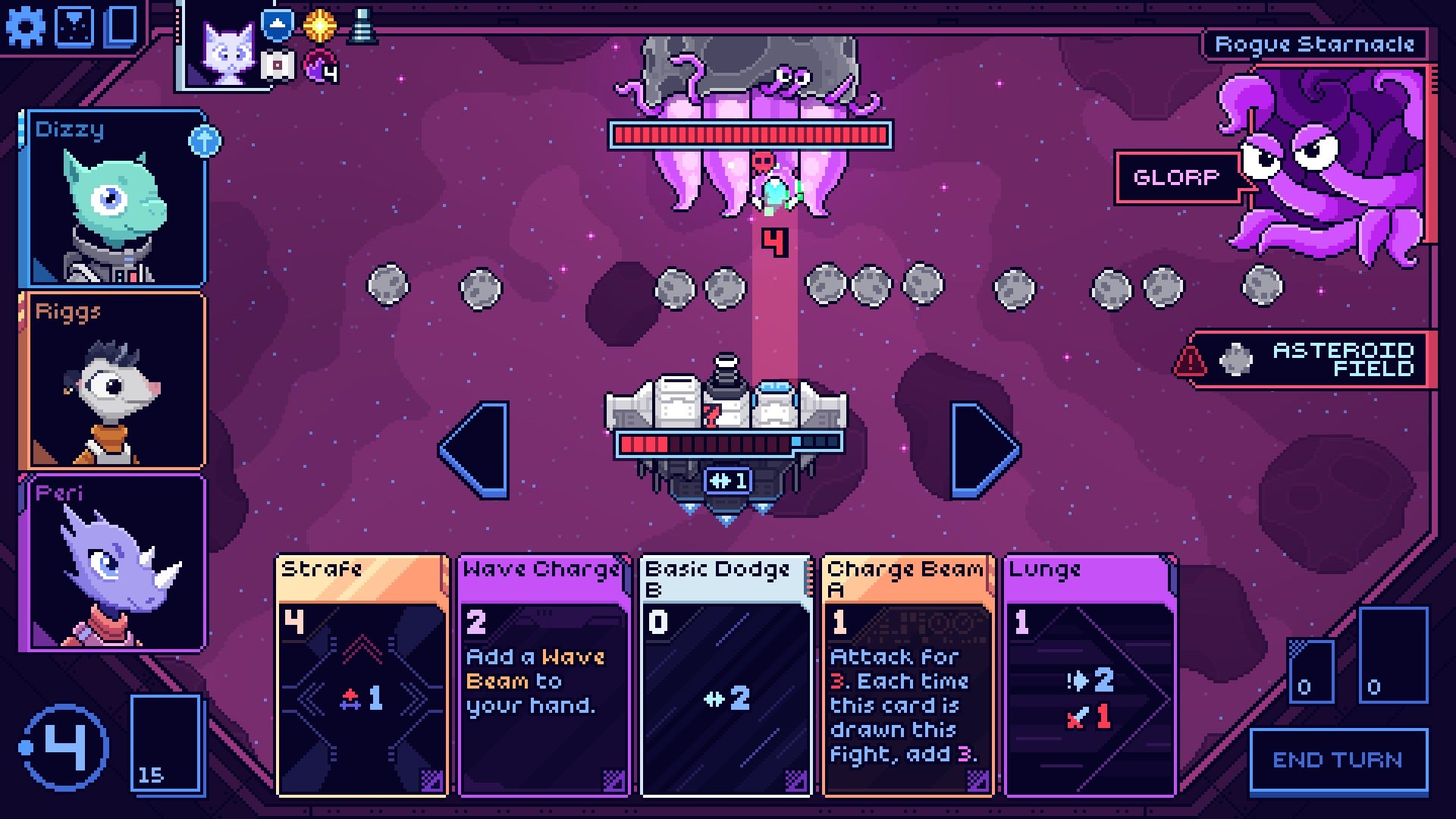The width and height of the screenshot is (1456, 819).
Task: Open the gear settings menu
Action: click(x=26, y=27)
